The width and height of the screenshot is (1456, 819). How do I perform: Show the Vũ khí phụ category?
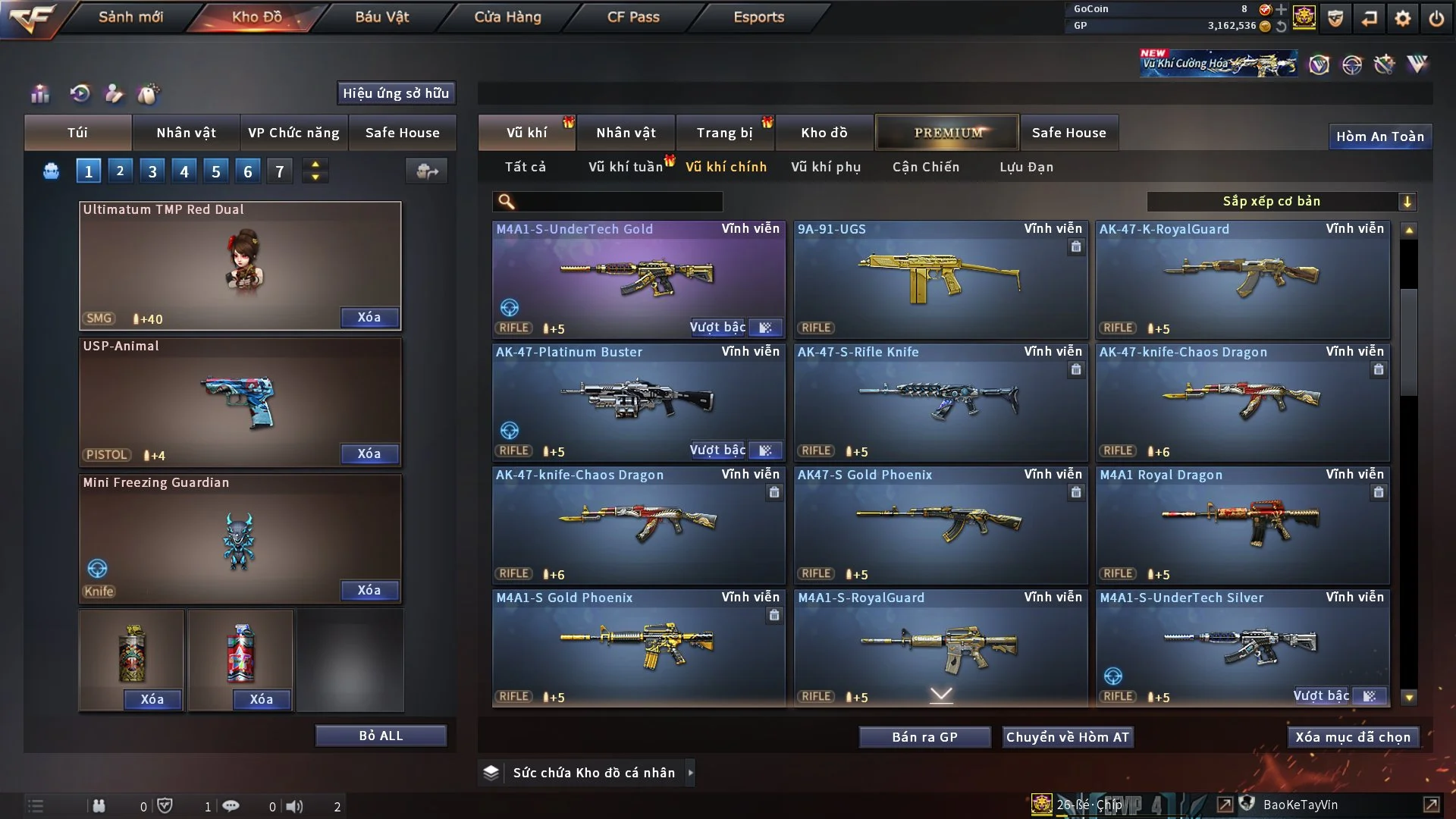click(825, 167)
